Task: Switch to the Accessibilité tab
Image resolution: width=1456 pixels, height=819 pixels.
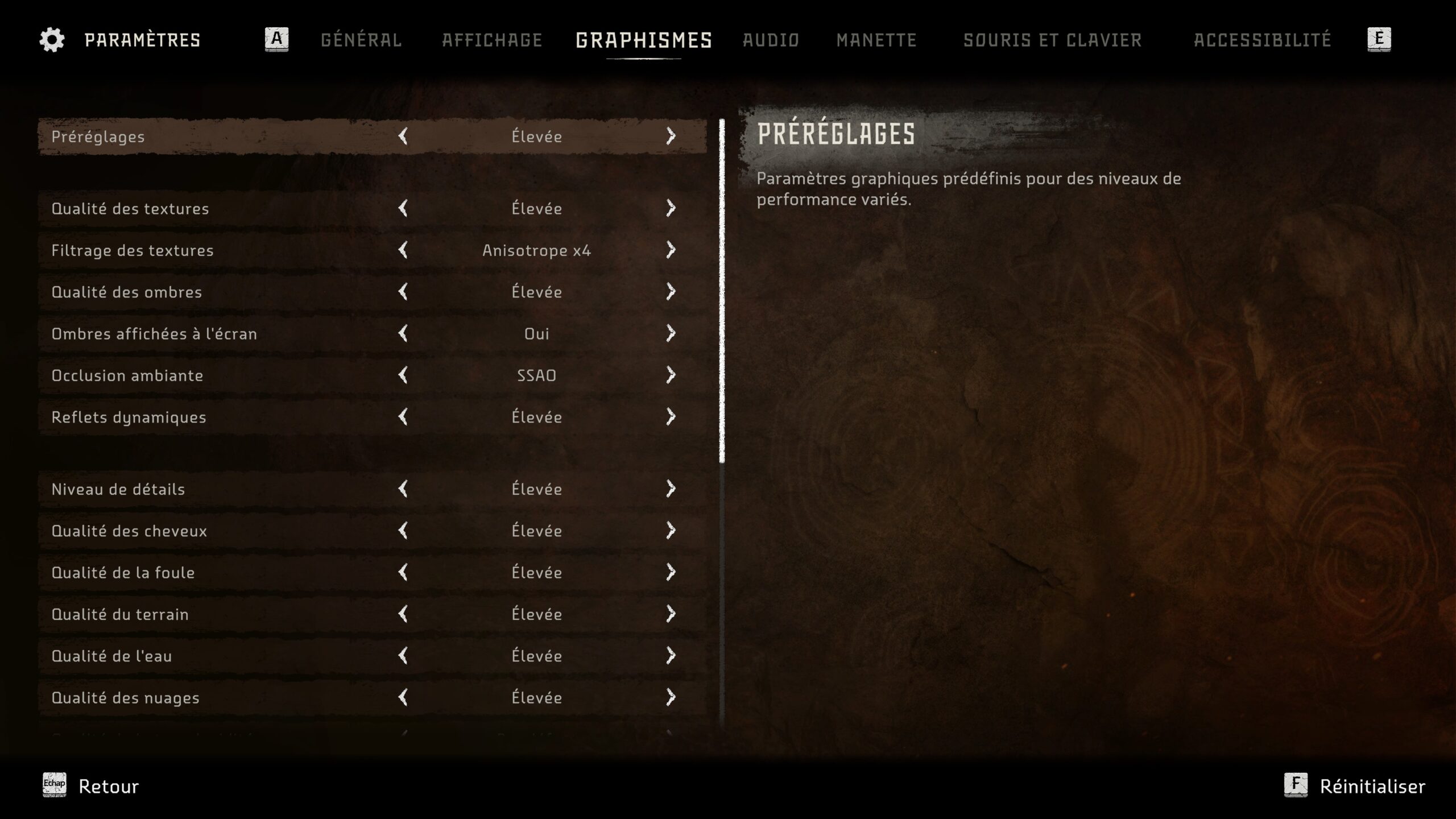Action: coord(1262,40)
